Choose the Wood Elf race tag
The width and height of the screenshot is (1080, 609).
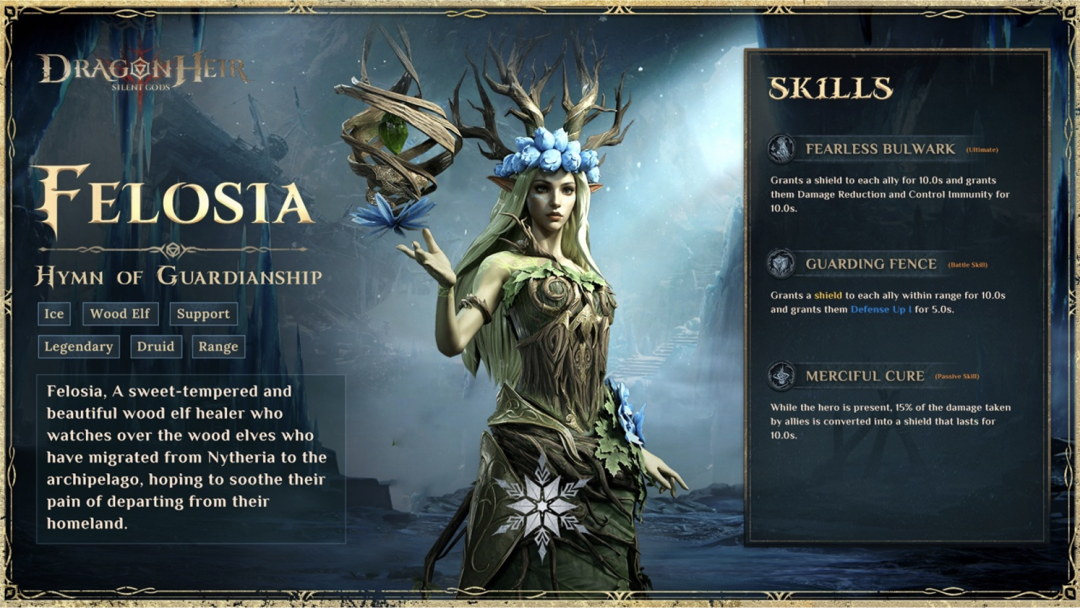[x=120, y=314]
